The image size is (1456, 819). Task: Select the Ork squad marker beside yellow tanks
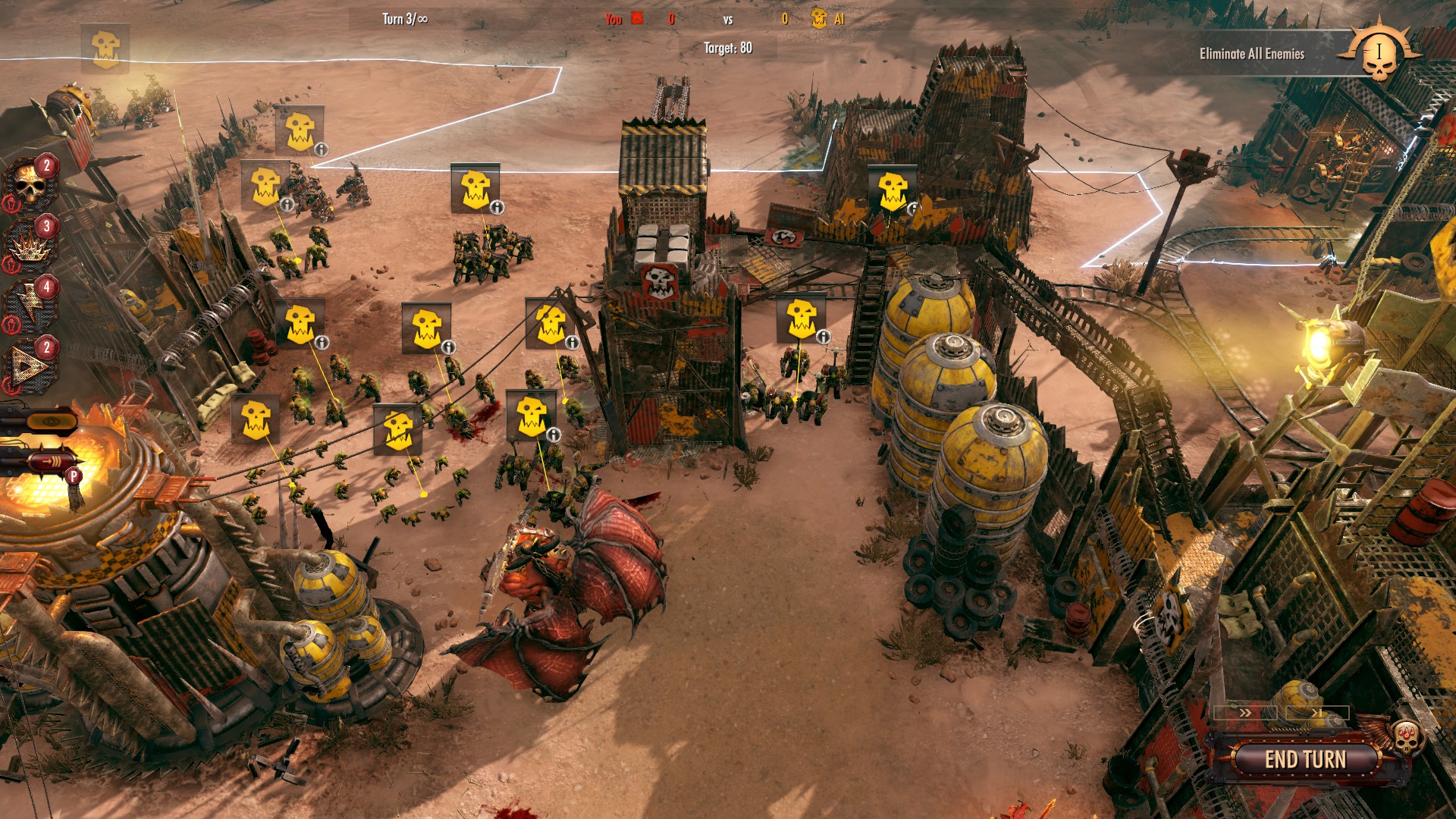point(801,318)
